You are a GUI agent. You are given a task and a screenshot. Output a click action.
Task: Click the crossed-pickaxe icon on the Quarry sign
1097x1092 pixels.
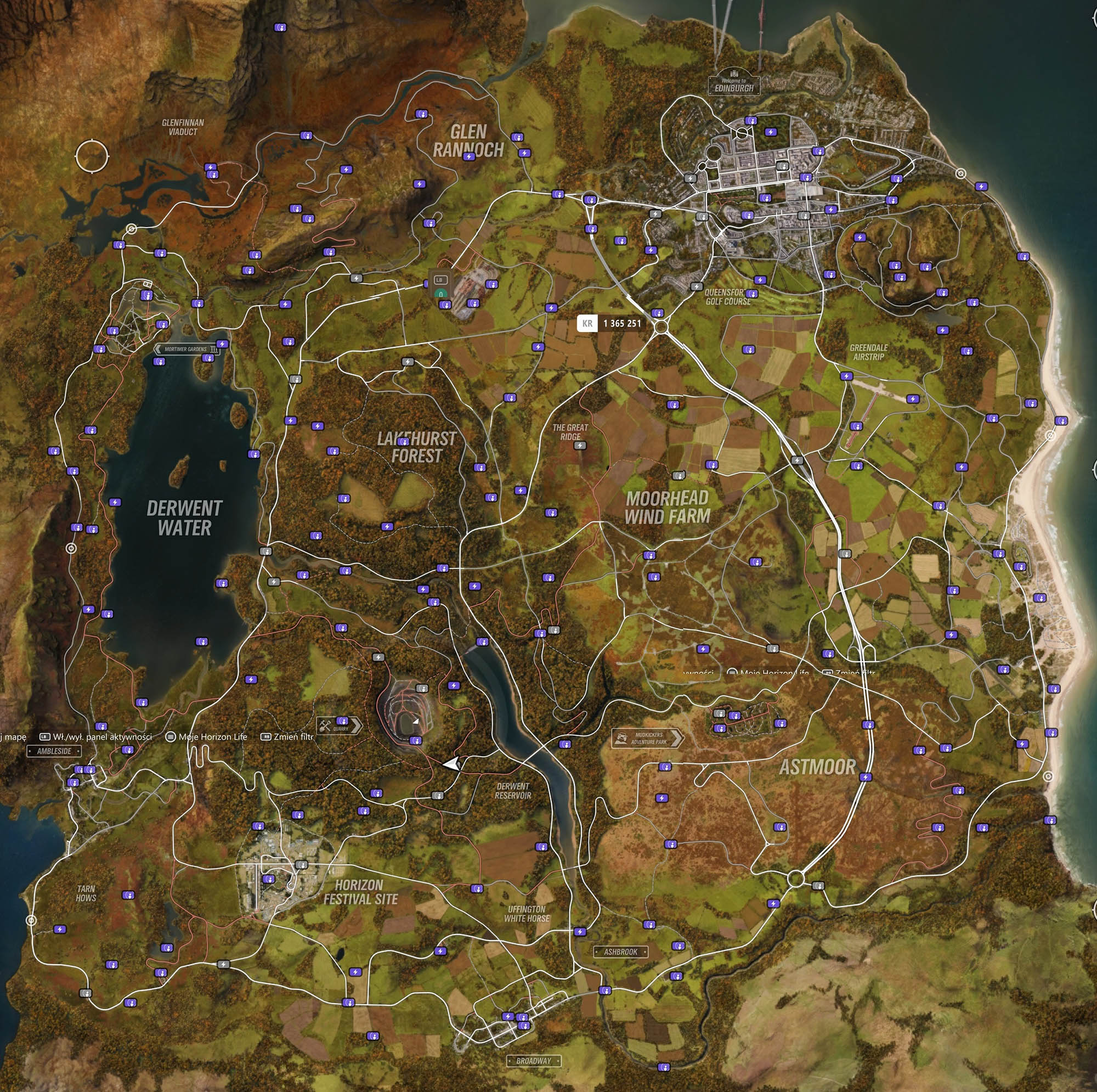(325, 724)
